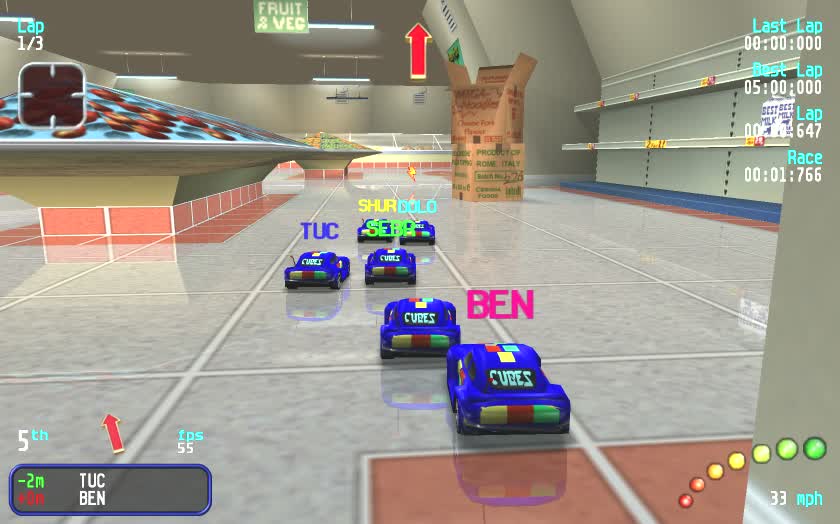Click the red track direction arrow beside FRUIT & VEG
Viewport: 840px width, 524px height.
point(418,50)
